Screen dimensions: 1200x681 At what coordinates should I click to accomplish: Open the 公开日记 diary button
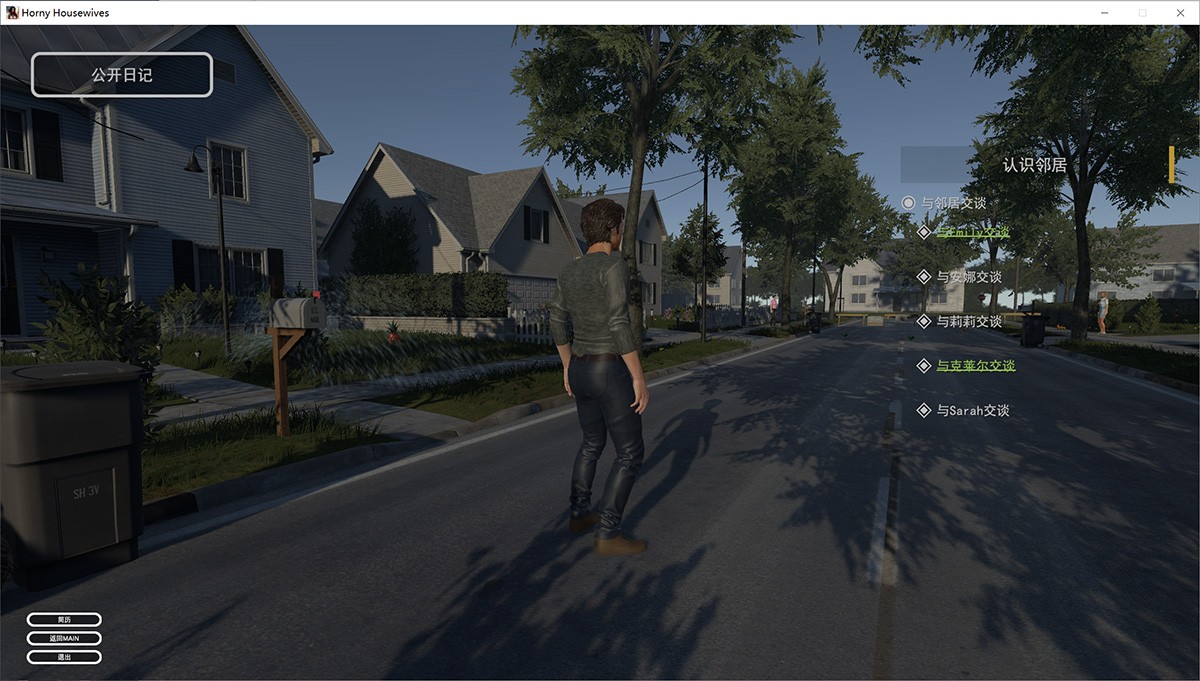(x=122, y=75)
